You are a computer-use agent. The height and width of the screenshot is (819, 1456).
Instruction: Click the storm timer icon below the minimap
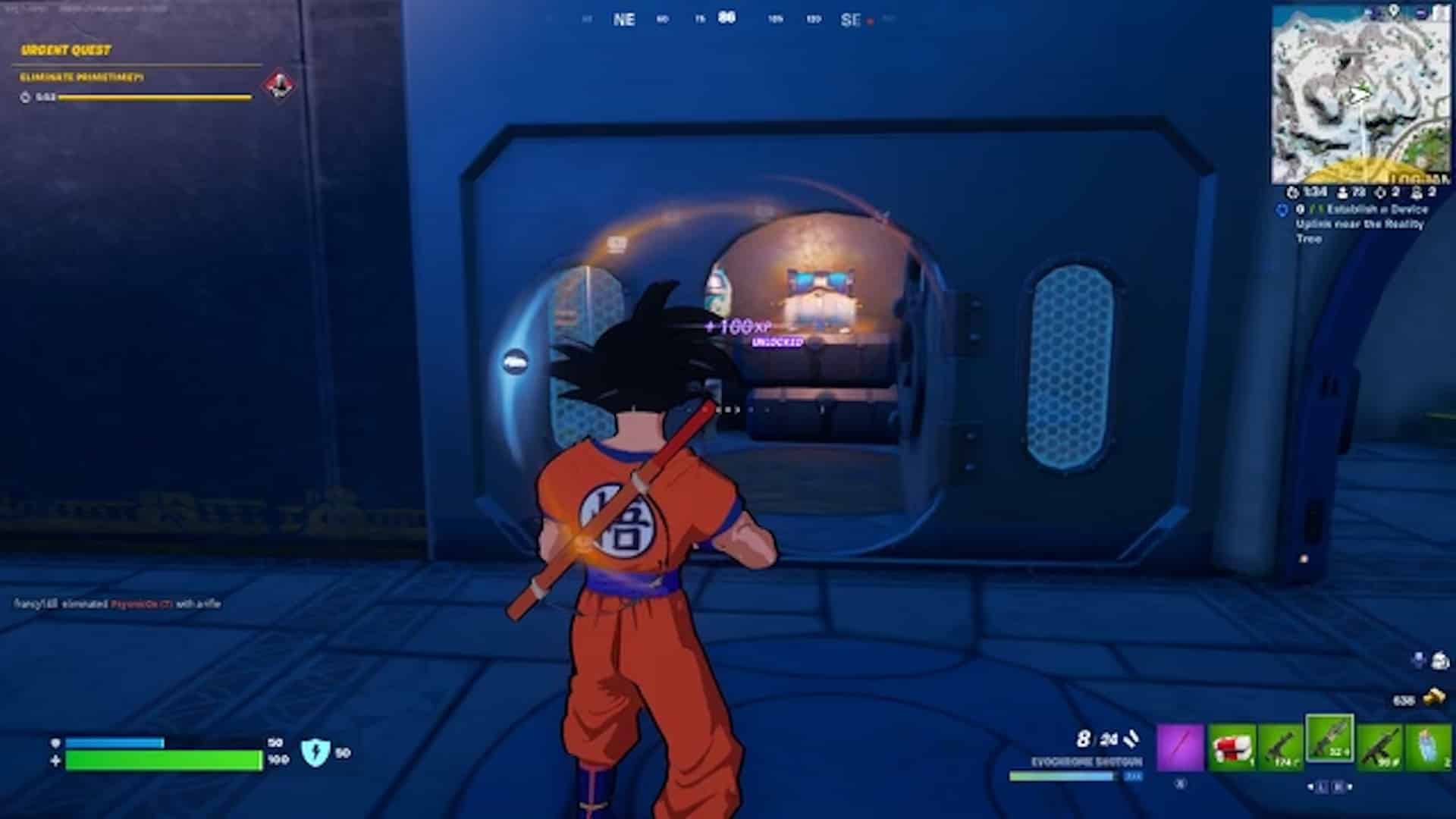coord(1293,192)
